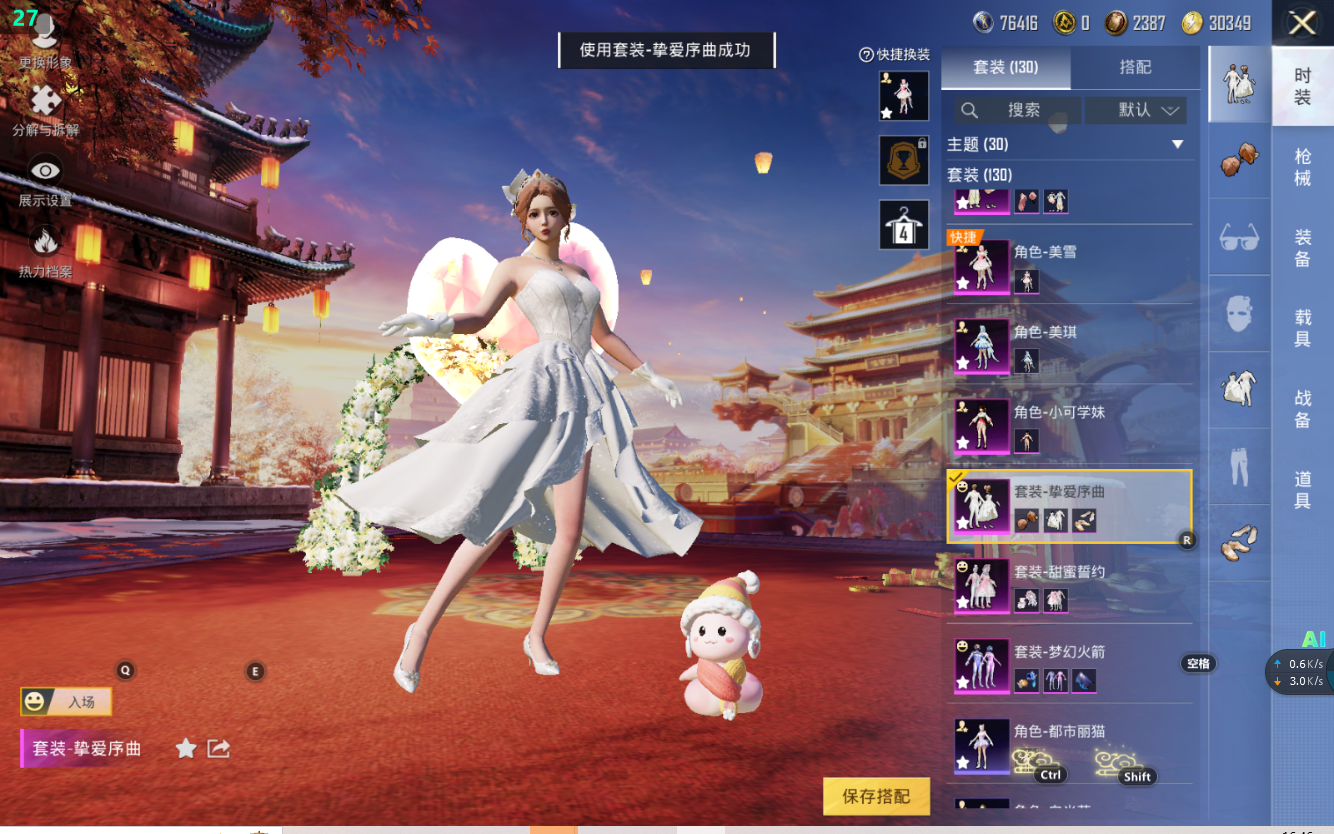The width and height of the screenshot is (1334, 834).
Task: Open 展示设置 display settings
Action: 45,180
